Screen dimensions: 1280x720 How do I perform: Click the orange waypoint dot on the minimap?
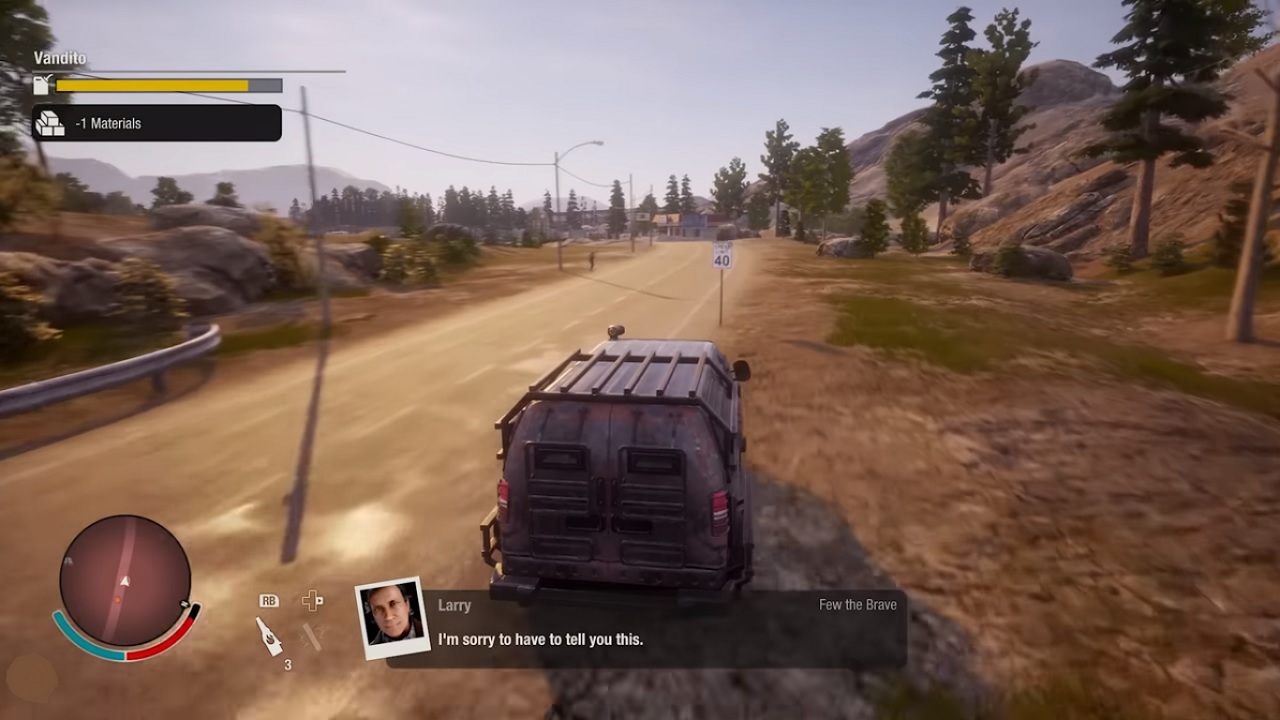coord(118,600)
